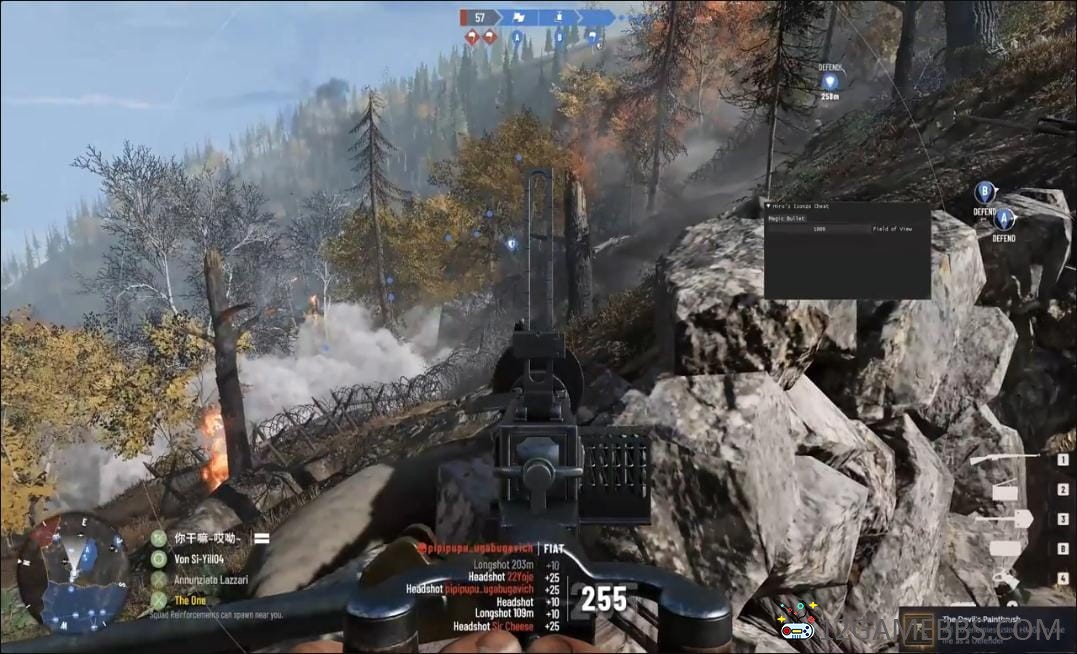The height and width of the screenshot is (654, 1077).
Task: Toggle the Magic Bullet option
Action: pyautogui.click(x=787, y=218)
